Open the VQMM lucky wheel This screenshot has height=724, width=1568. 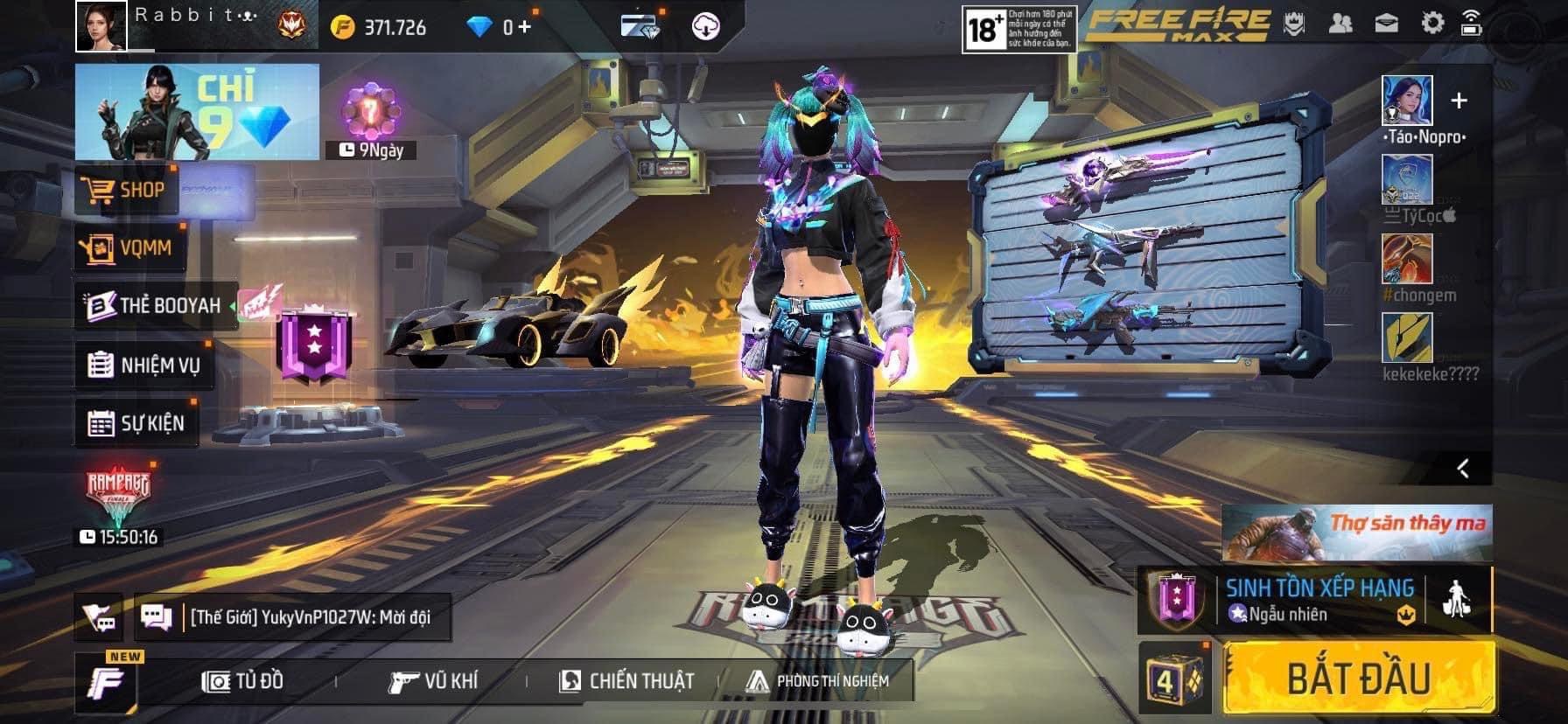(x=131, y=248)
